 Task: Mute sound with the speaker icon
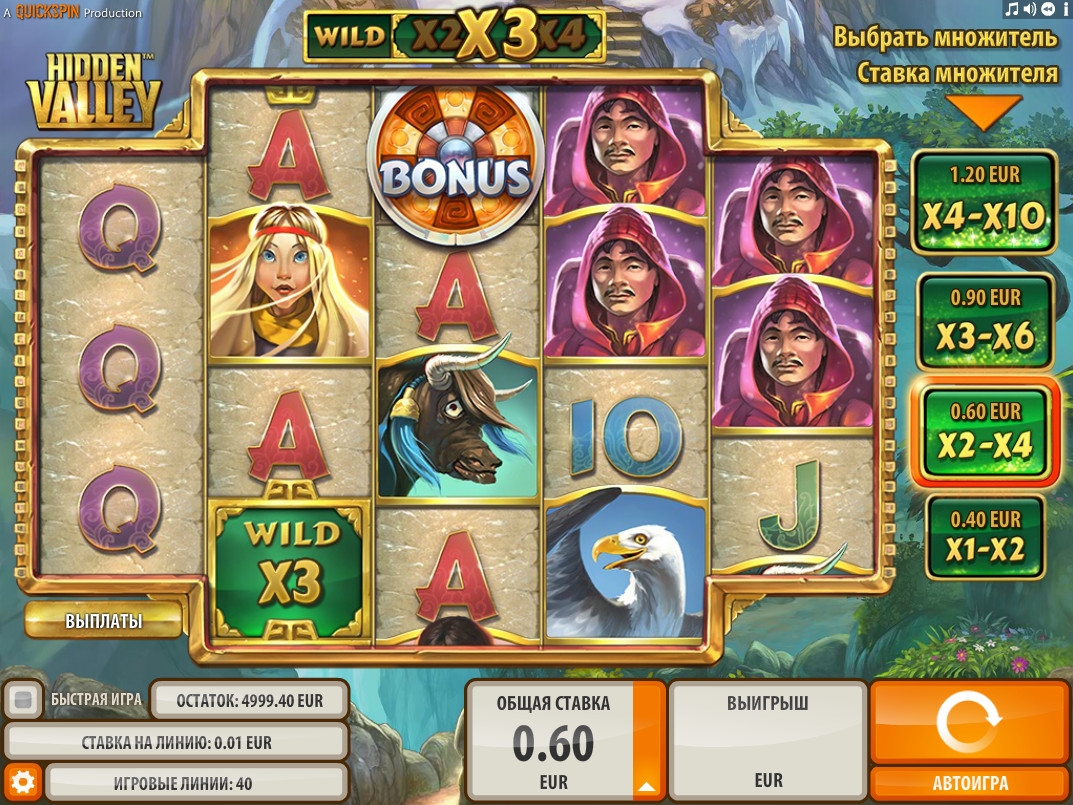click(1030, 9)
